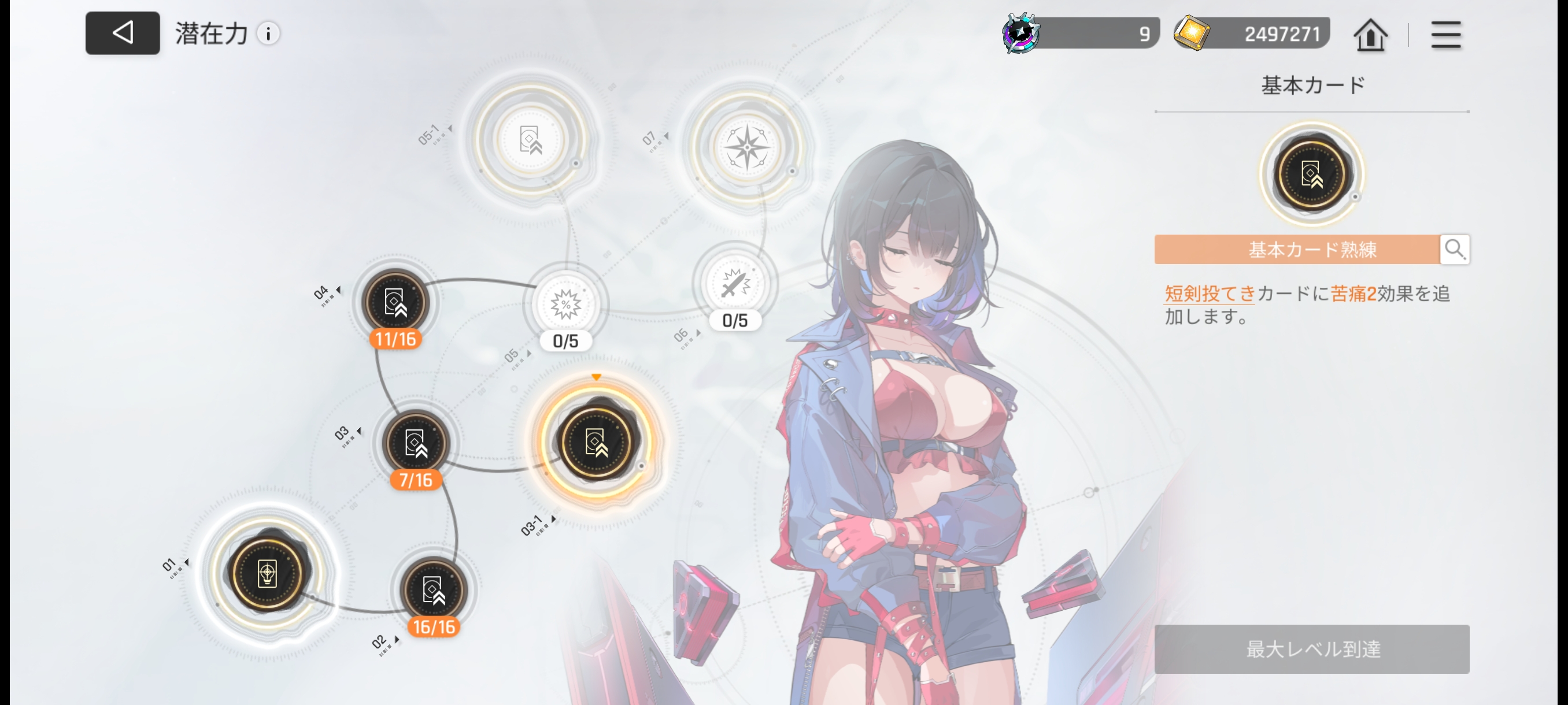
Task: Tap the gold currency counter
Action: [x=1252, y=34]
